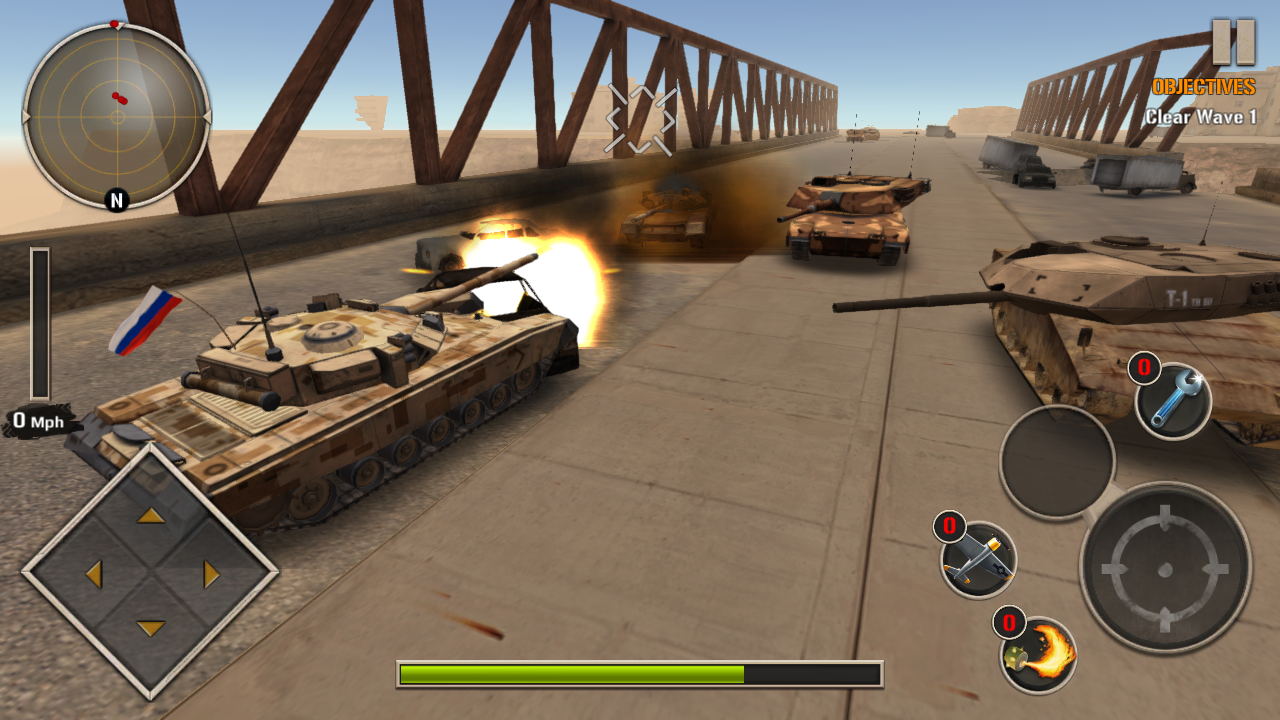Screen dimensions: 1280x720
Task: Fire the main cannon with the crosshair button
Action: pyautogui.click(x=1165, y=568)
